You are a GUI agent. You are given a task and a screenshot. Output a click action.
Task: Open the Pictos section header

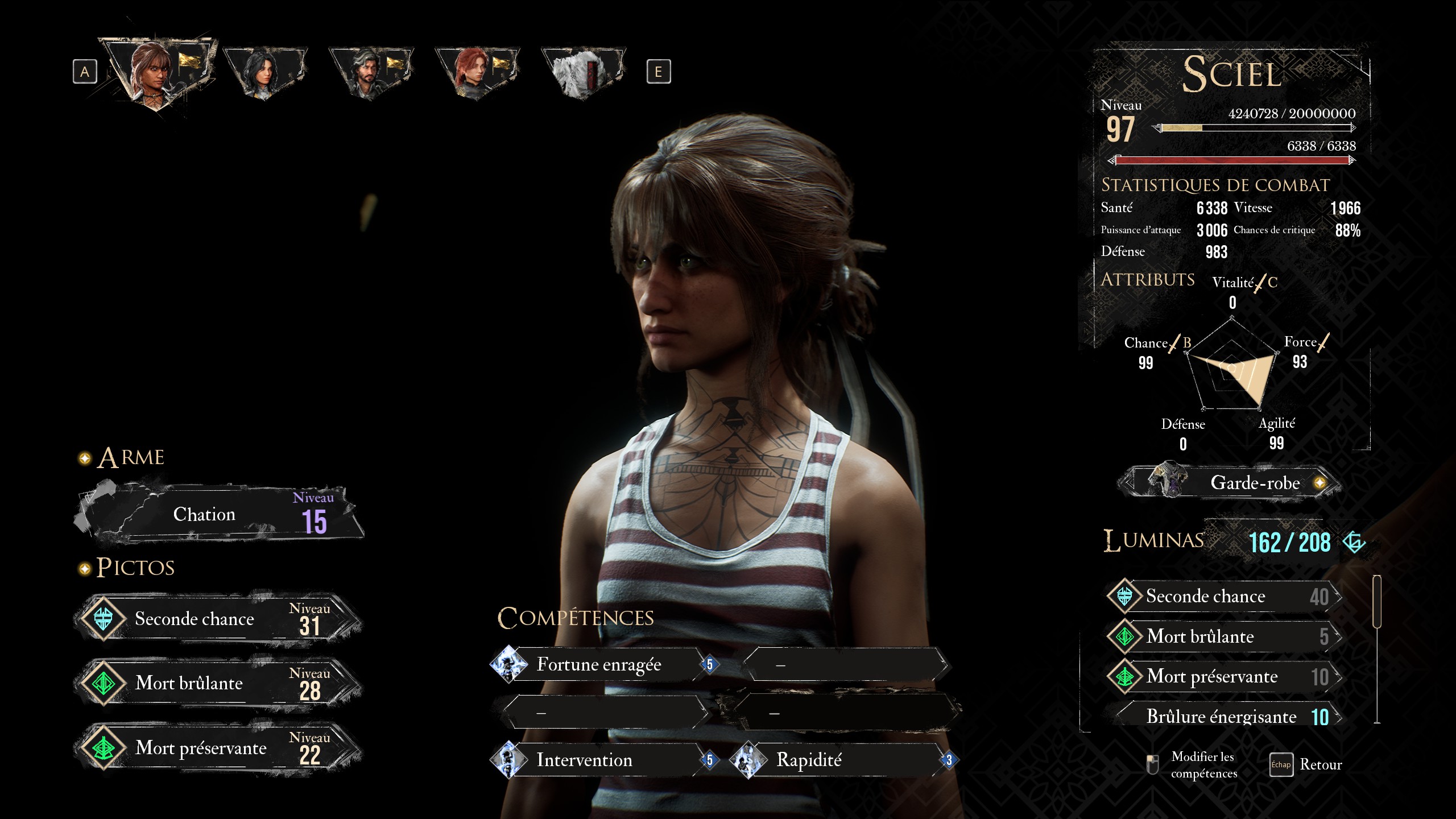point(135,568)
